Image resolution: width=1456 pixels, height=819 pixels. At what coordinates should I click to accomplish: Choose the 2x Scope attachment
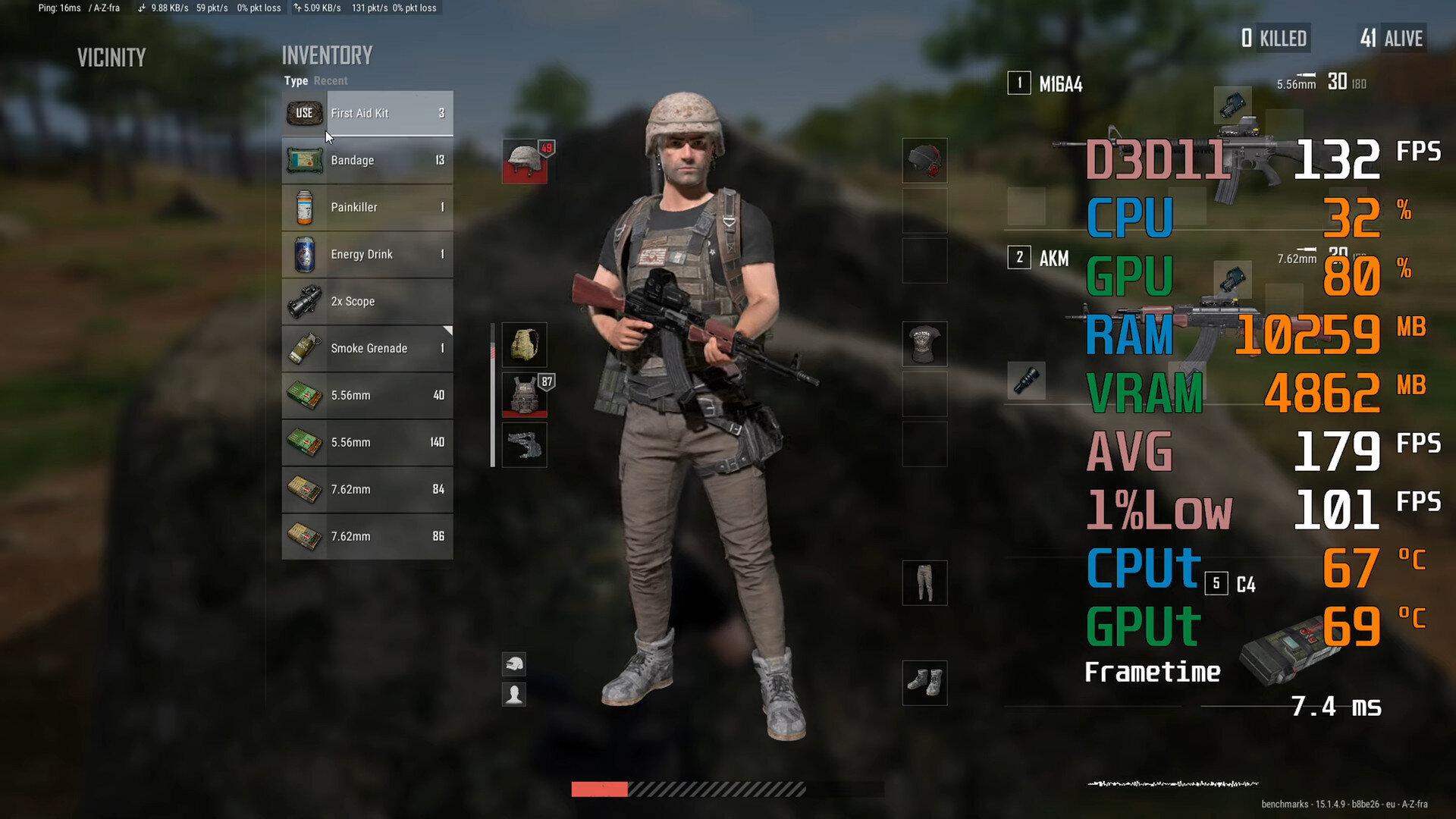click(368, 301)
